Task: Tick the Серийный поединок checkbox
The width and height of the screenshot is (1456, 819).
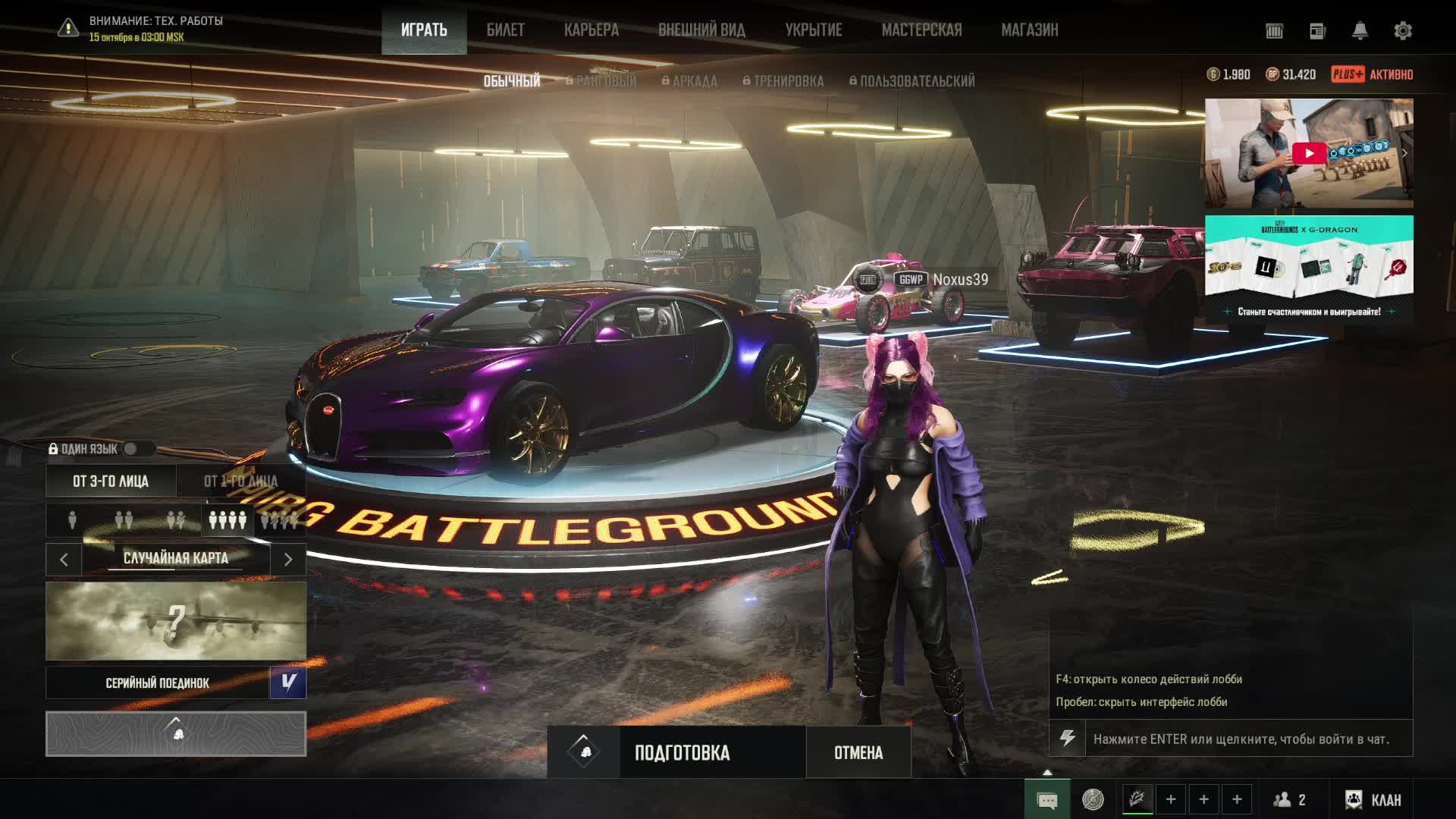Action: tap(288, 682)
